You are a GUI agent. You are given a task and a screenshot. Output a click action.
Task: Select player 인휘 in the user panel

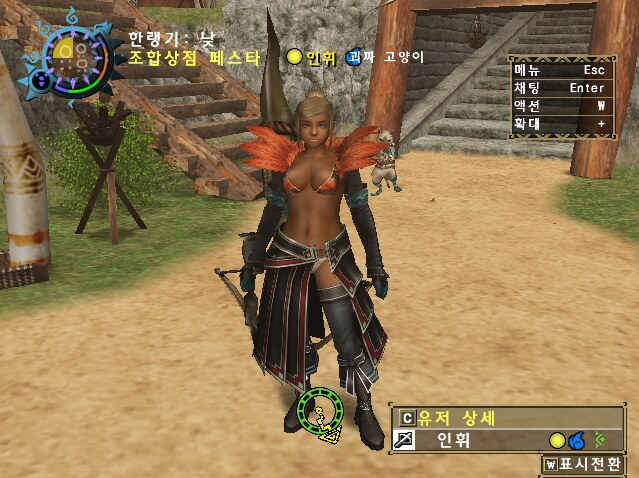click(x=455, y=440)
